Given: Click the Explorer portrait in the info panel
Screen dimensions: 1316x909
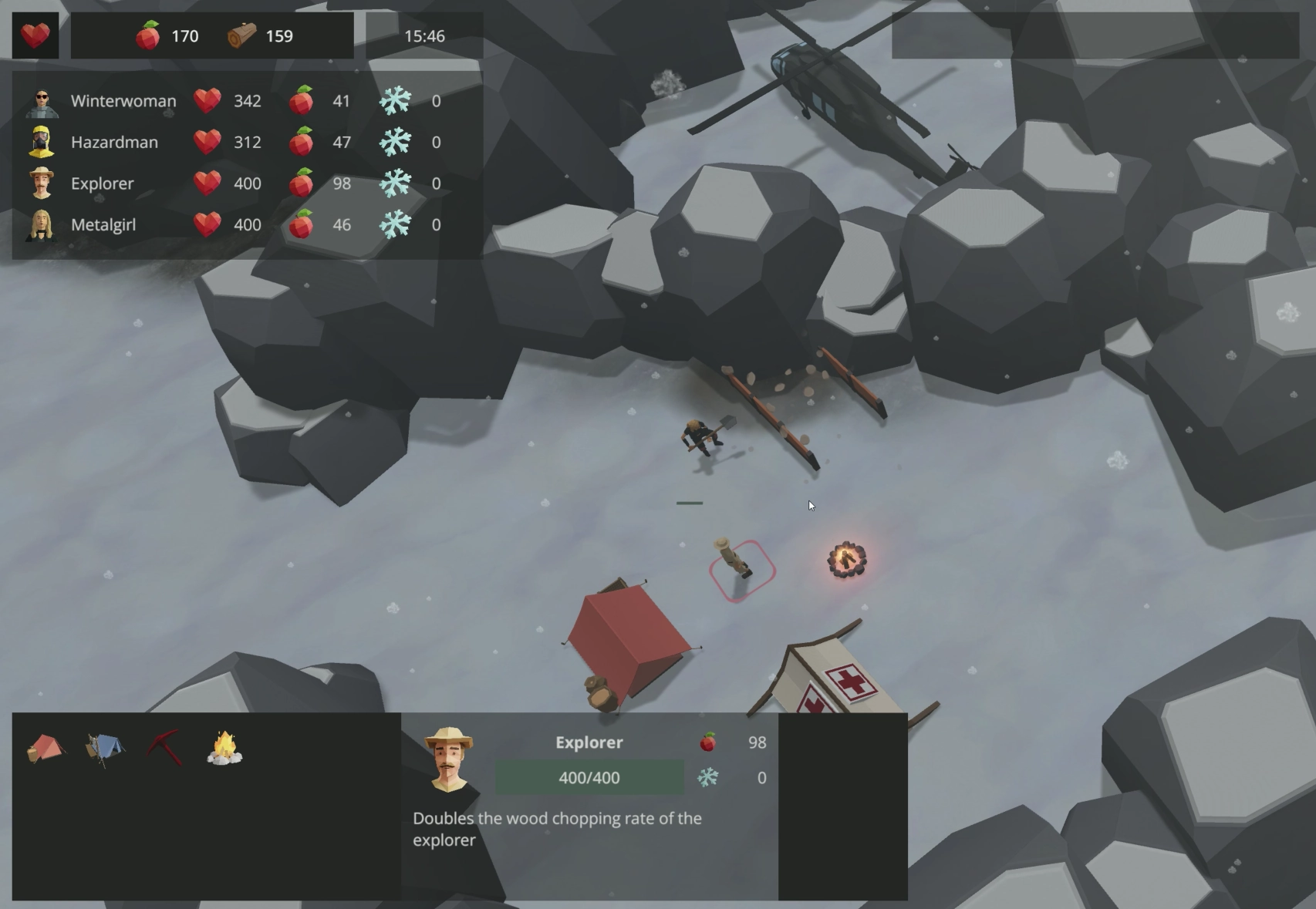Looking at the screenshot, I should (x=449, y=760).
